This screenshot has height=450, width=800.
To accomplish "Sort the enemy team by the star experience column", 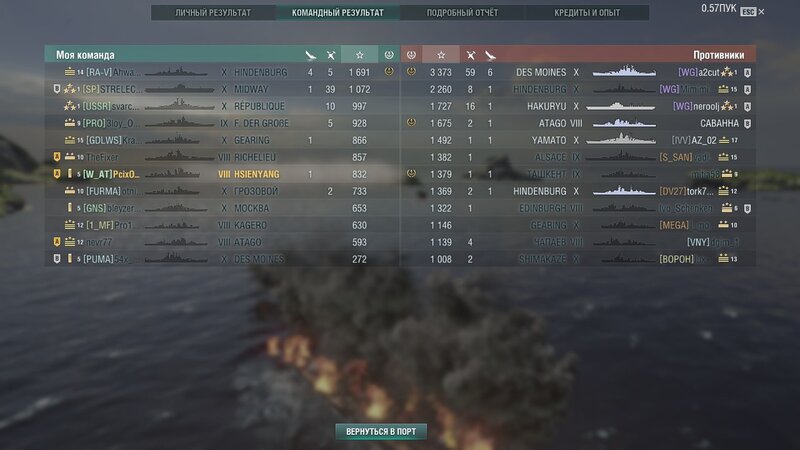I will [440, 54].
